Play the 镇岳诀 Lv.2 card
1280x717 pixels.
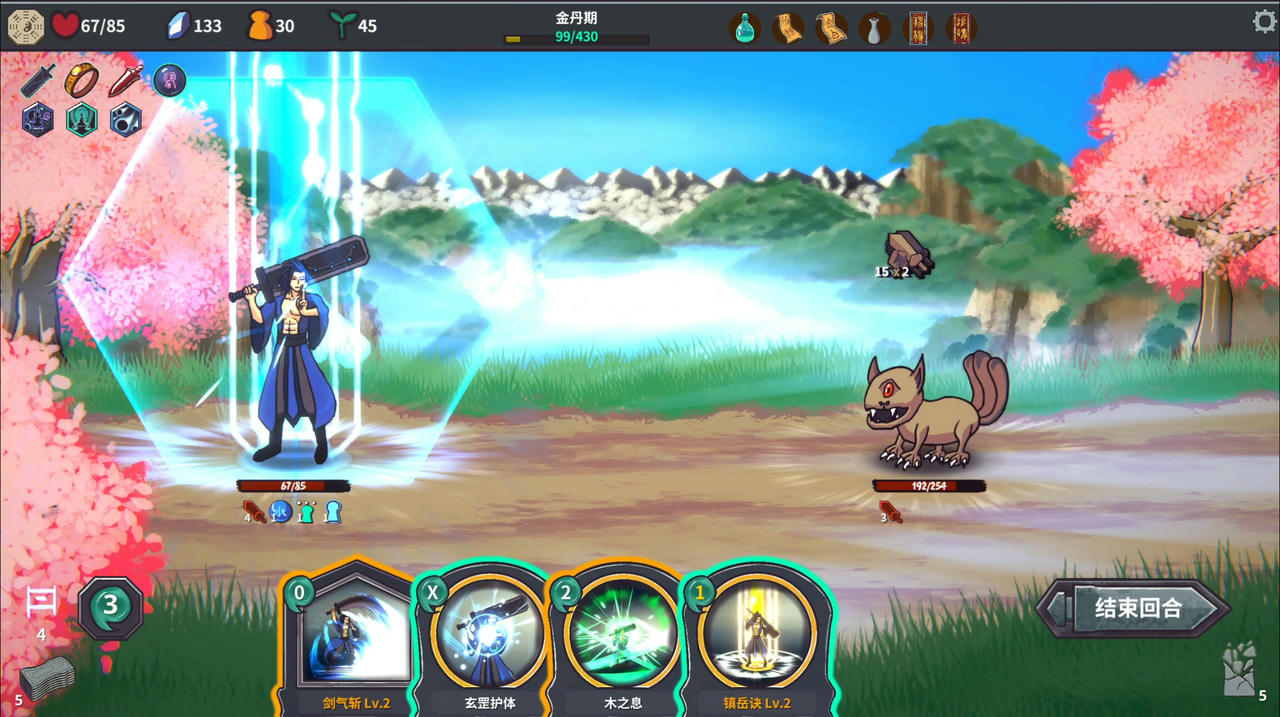[757, 640]
